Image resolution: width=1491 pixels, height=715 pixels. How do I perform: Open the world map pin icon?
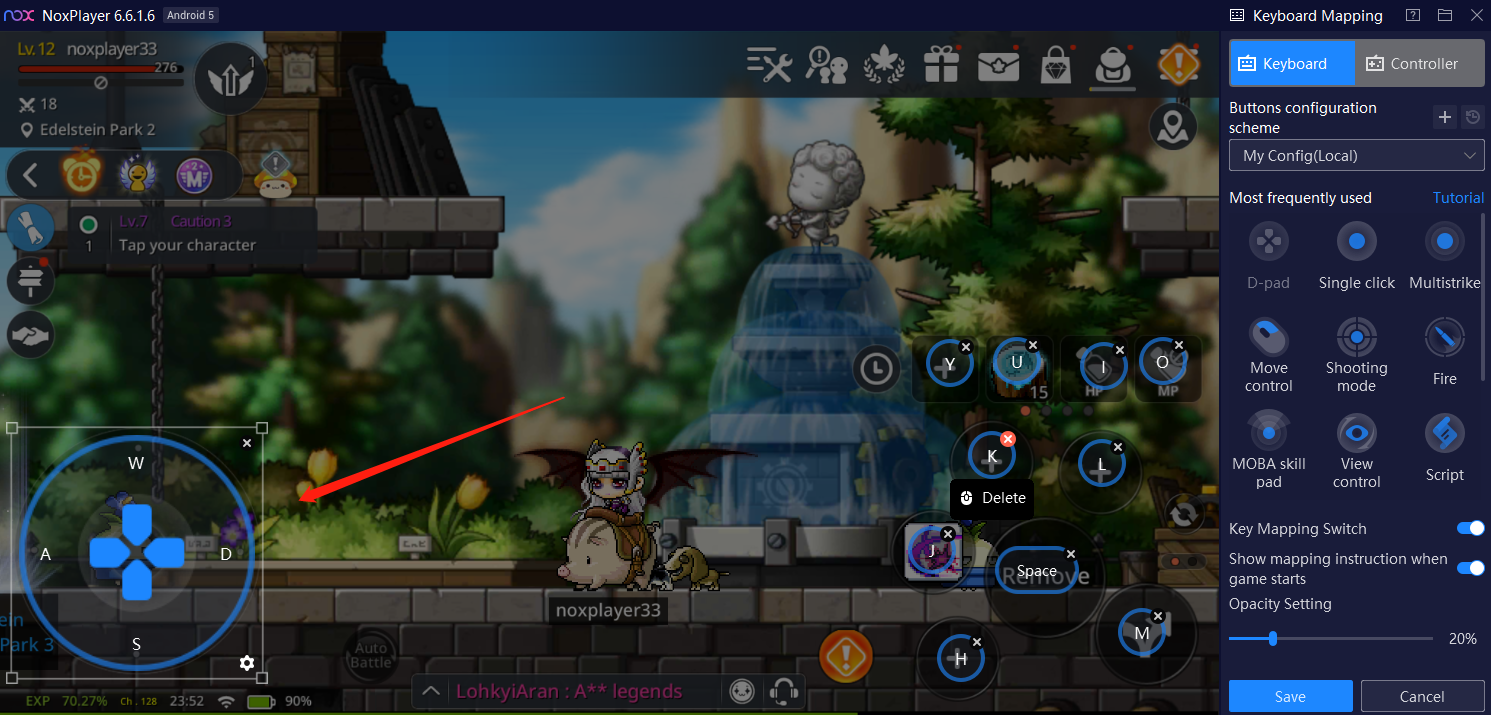(x=1172, y=127)
